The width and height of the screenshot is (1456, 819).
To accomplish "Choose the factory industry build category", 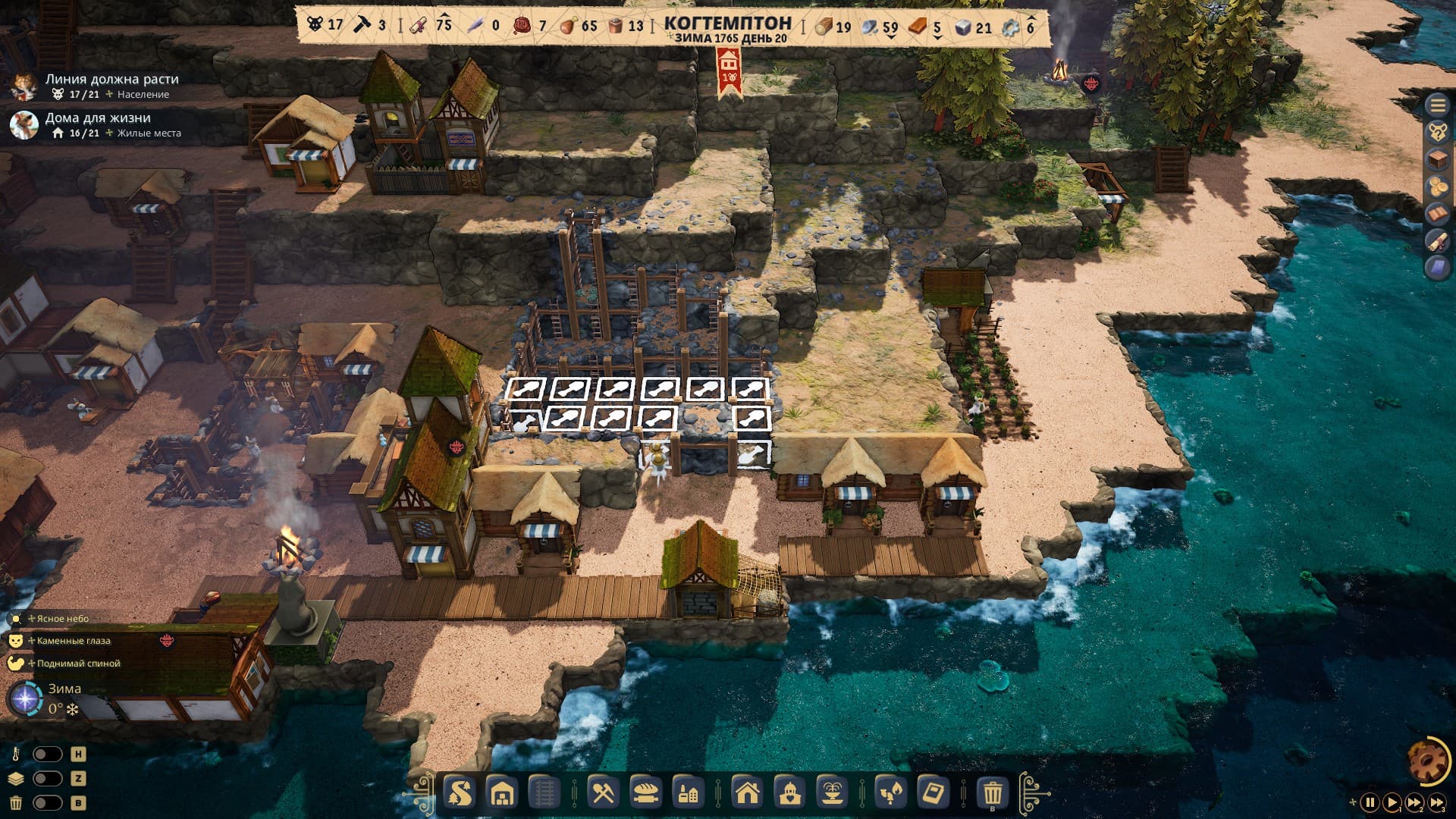I will click(688, 793).
